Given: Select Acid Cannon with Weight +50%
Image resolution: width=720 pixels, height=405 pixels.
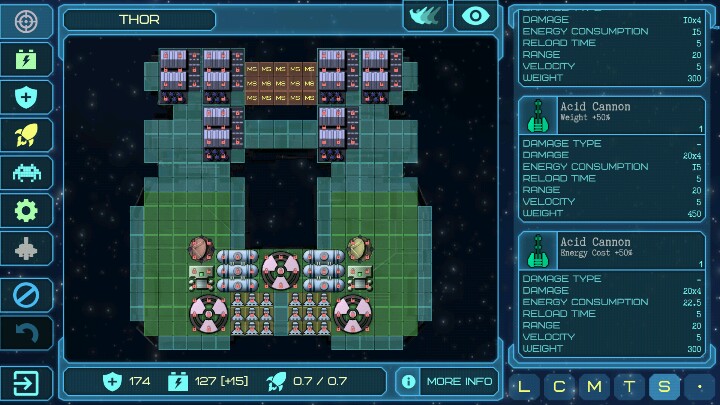Looking at the screenshot, I should (612, 114).
